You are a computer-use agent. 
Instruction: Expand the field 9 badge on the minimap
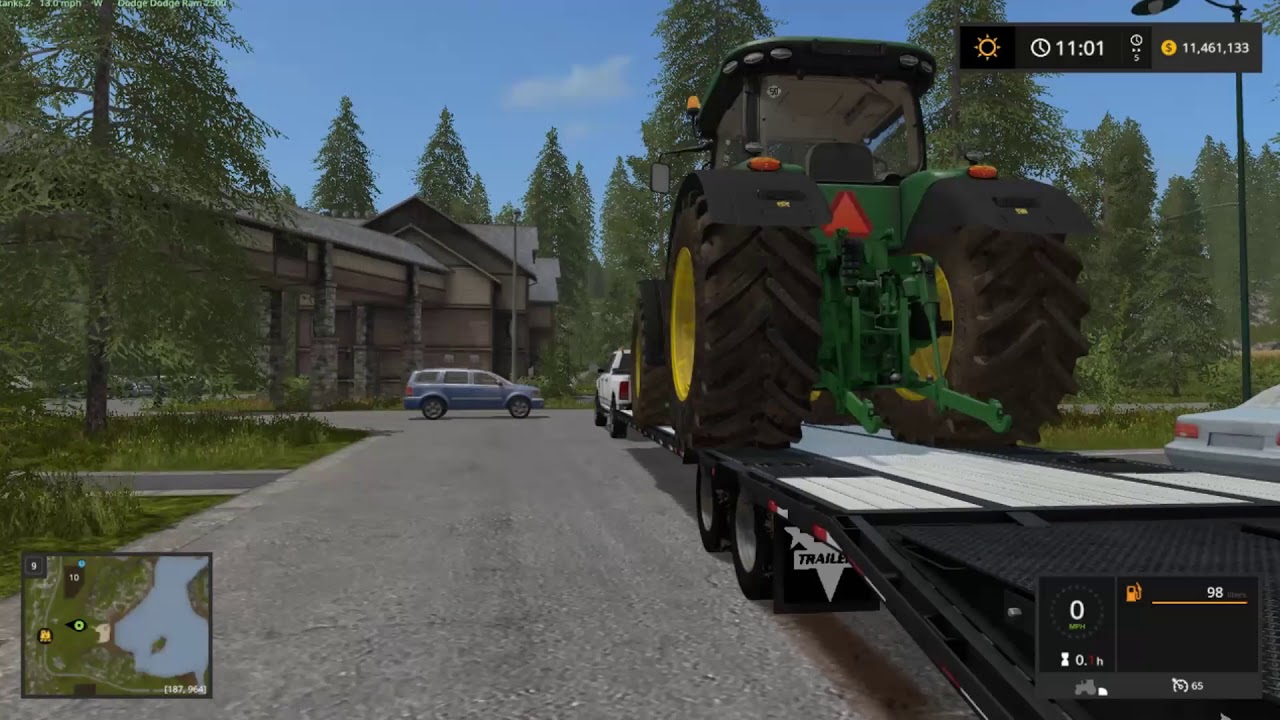[x=34, y=566]
